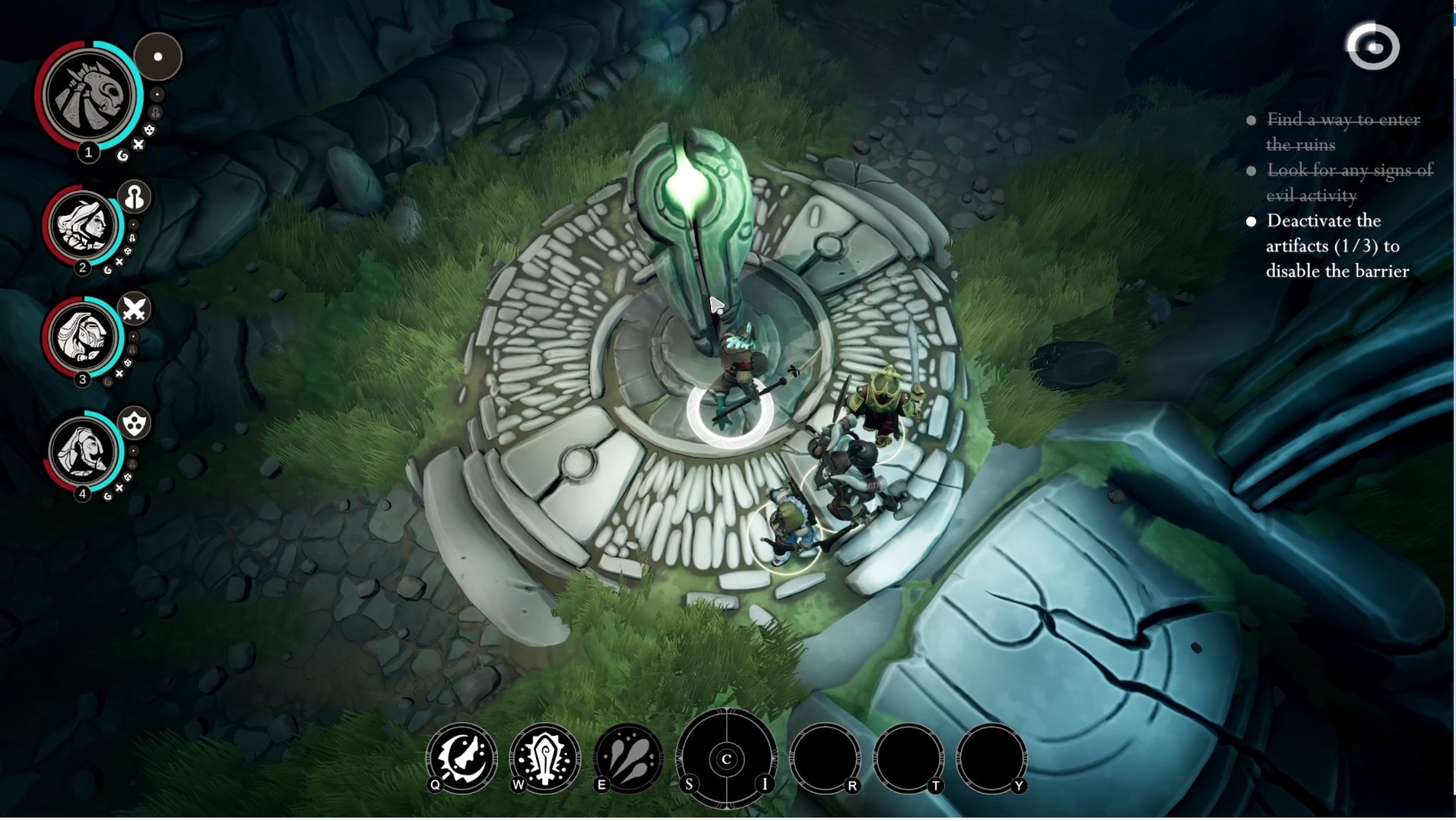Select the armored beast hero portrait numbered 1

click(x=90, y=96)
